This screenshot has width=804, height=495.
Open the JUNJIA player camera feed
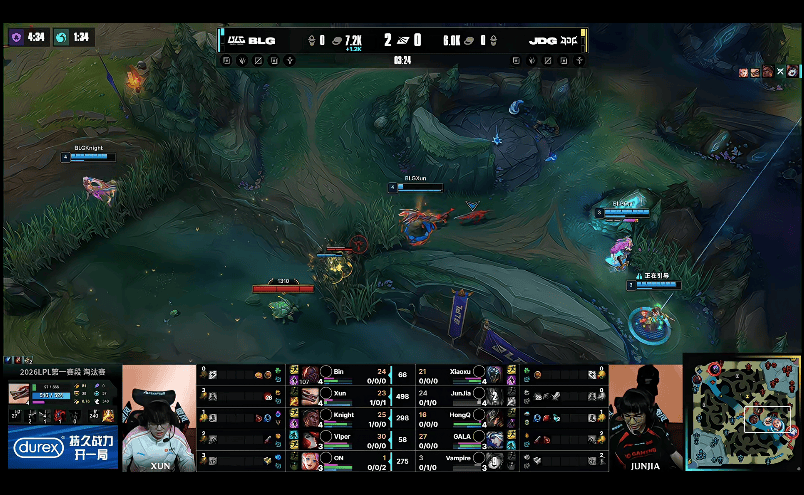(x=645, y=418)
